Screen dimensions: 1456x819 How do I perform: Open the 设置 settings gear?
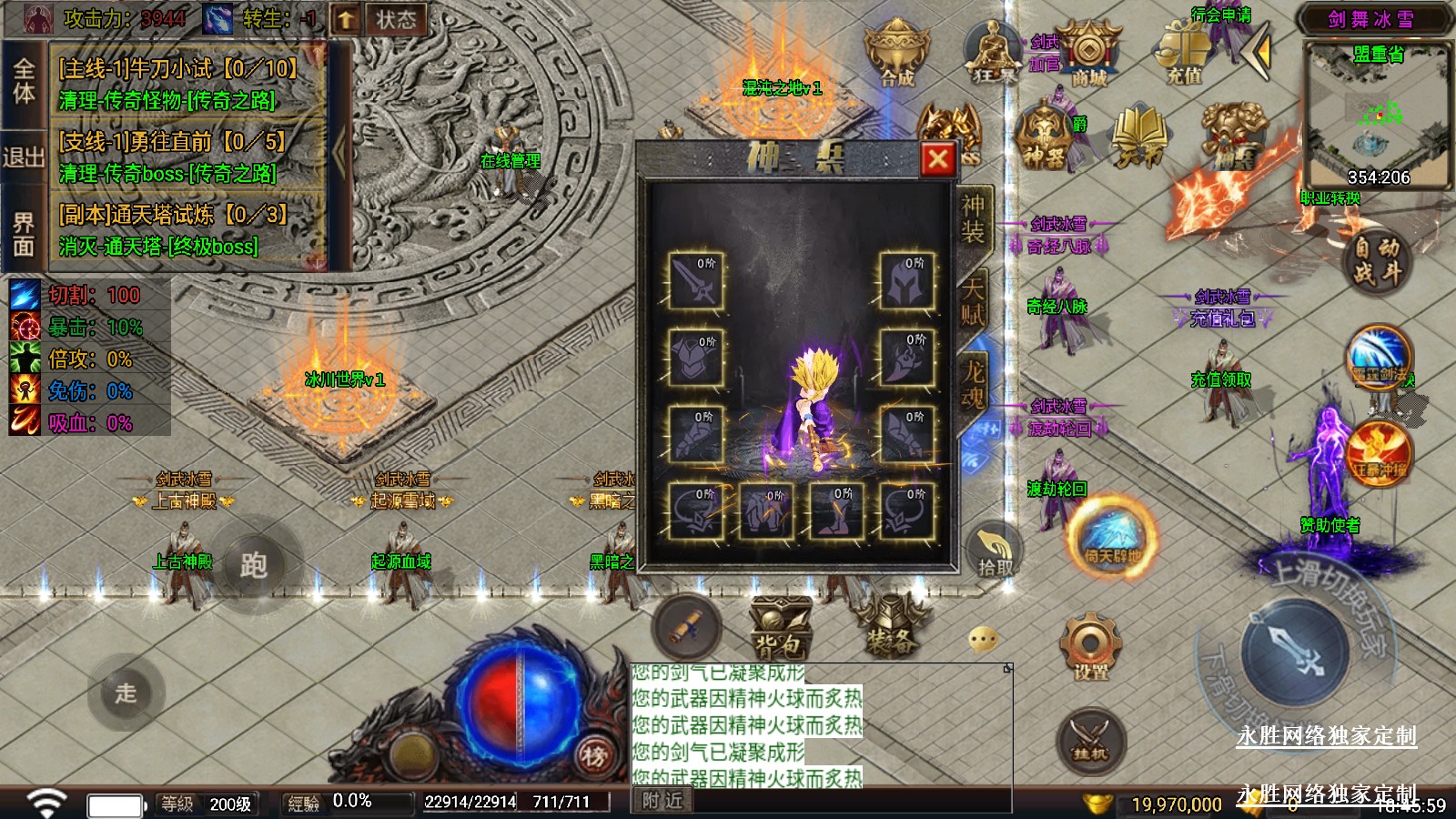(1090, 647)
